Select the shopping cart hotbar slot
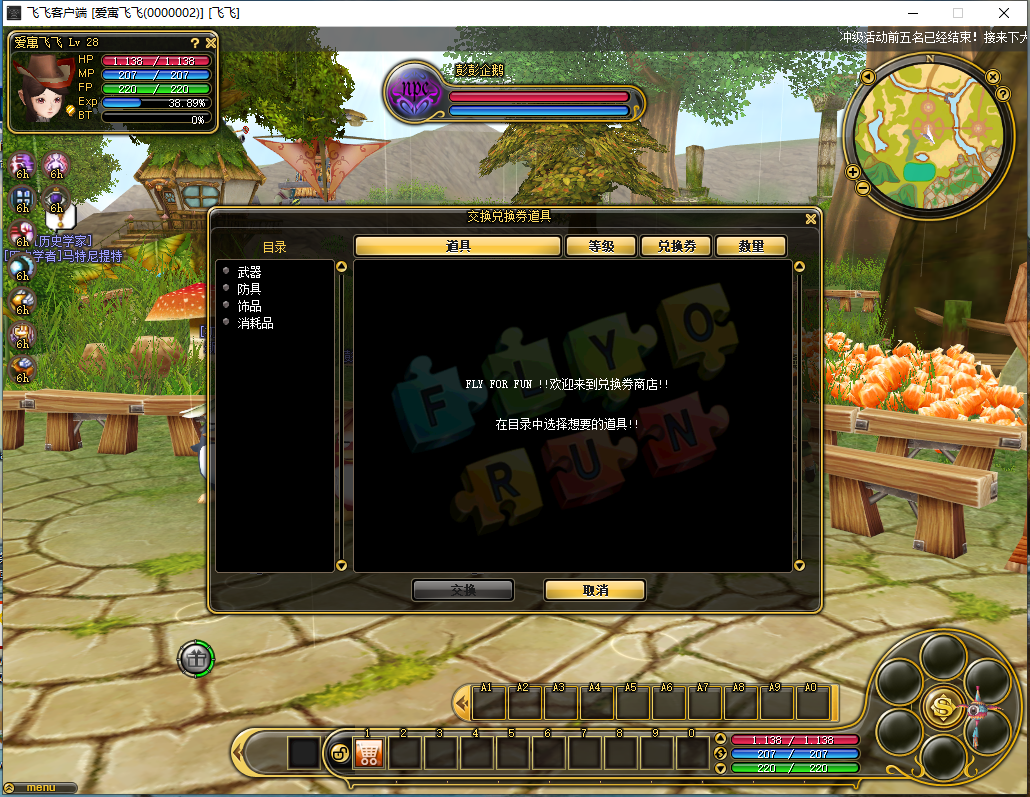The height and width of the screenshot is (797, 1030). pyautogui.click(x=369, y=753)
